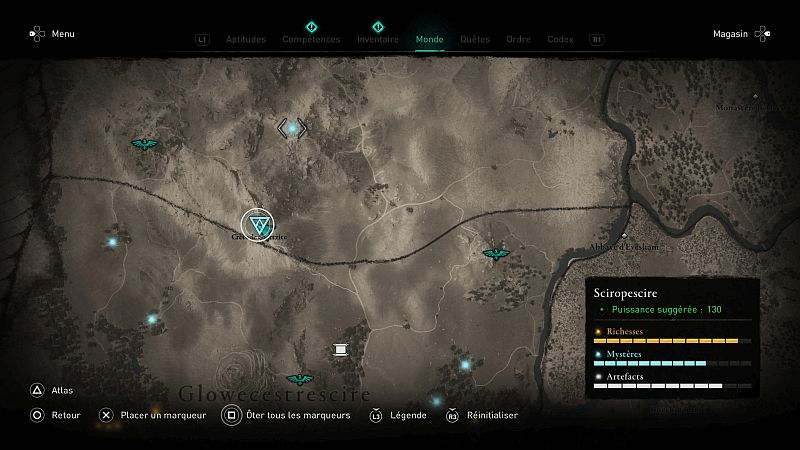Select the circled triangle quest marker
The height and width of the screenshot is (450, 800).
coord(260,224)
